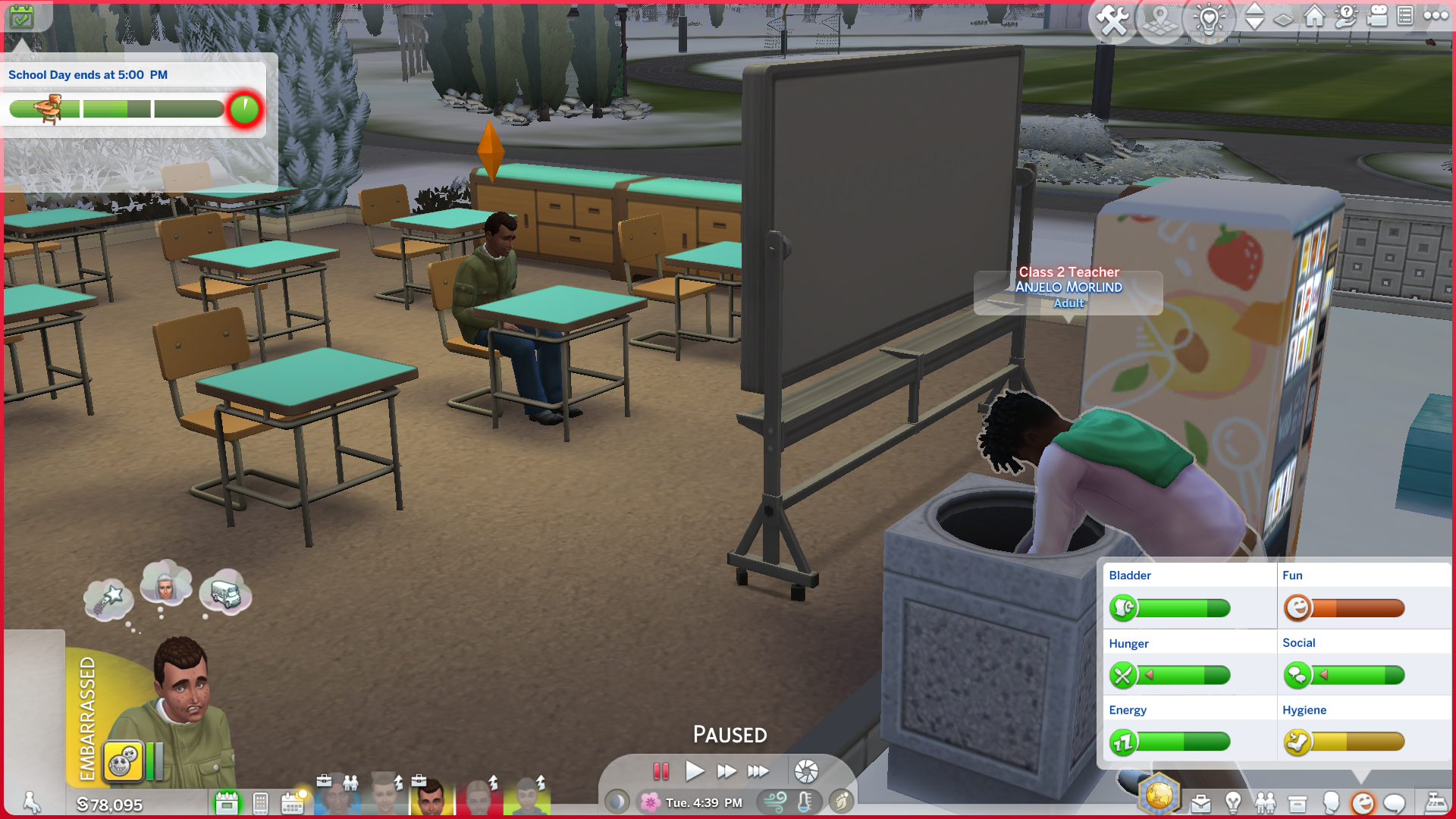Open the Relationships panel
The height and width of the screenshot is (819, 1456).
1265,803
